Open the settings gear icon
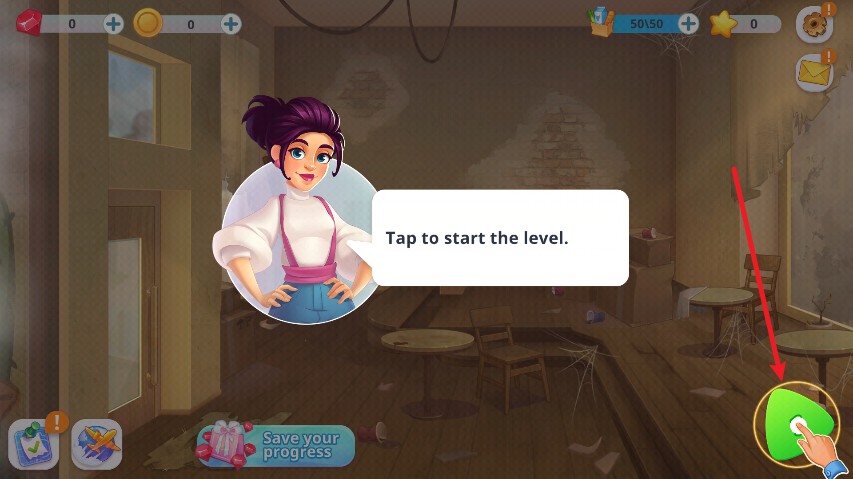853x479 pixels. (812, 25)
